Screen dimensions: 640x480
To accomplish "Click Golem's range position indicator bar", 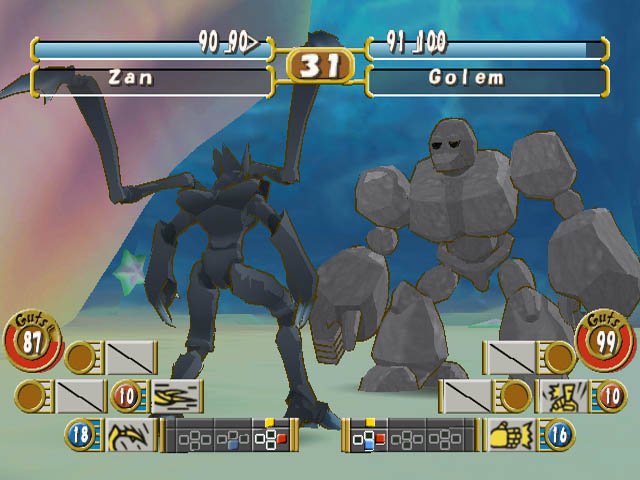I will click(x=410, y=437).
